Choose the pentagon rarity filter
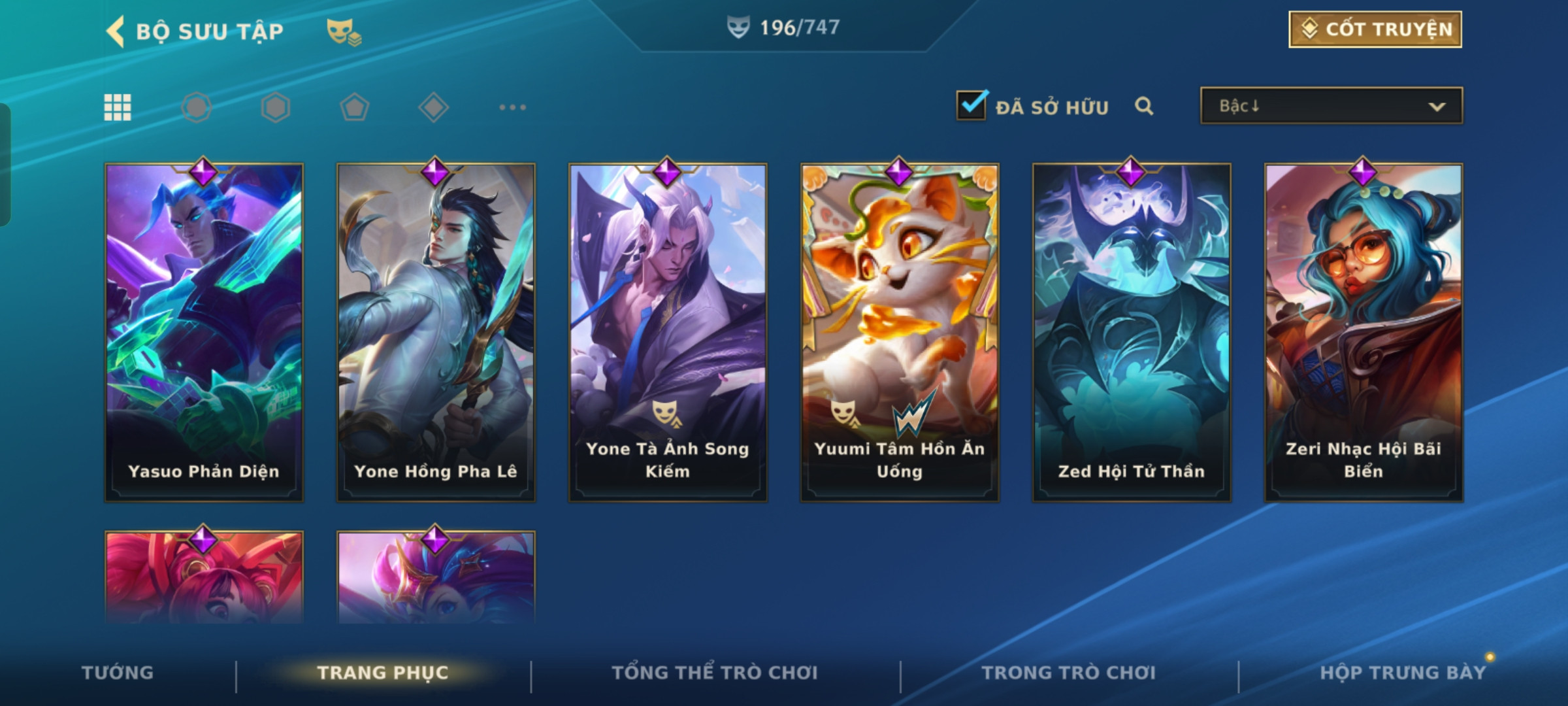Screen dimensions: 1568x706 (x=354, y=107)
